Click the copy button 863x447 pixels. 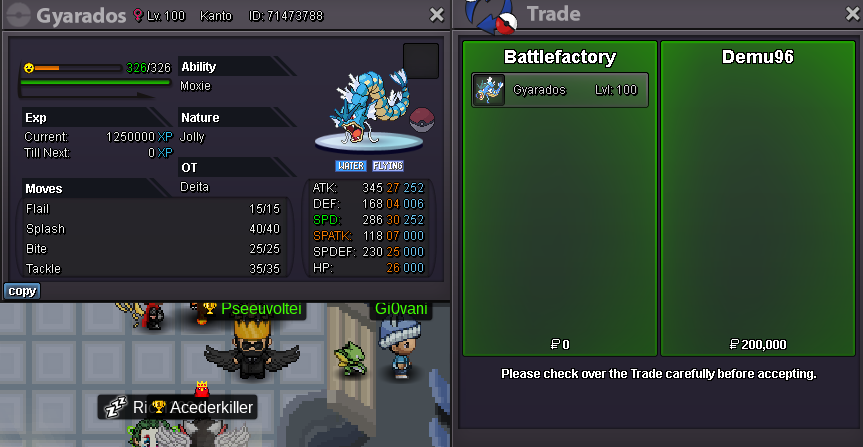tap(22, 291)
